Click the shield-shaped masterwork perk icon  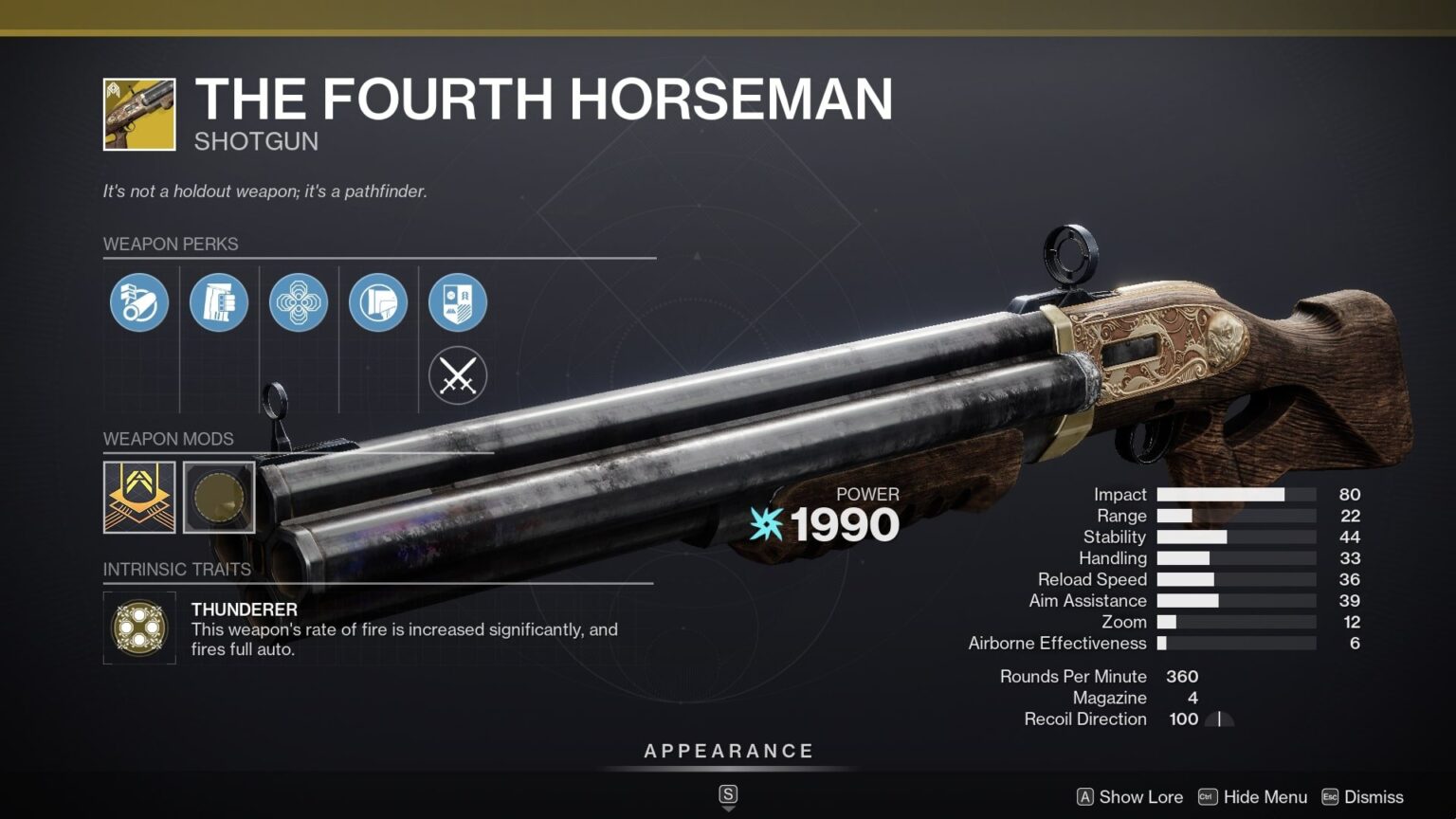[x=458, y=301]
